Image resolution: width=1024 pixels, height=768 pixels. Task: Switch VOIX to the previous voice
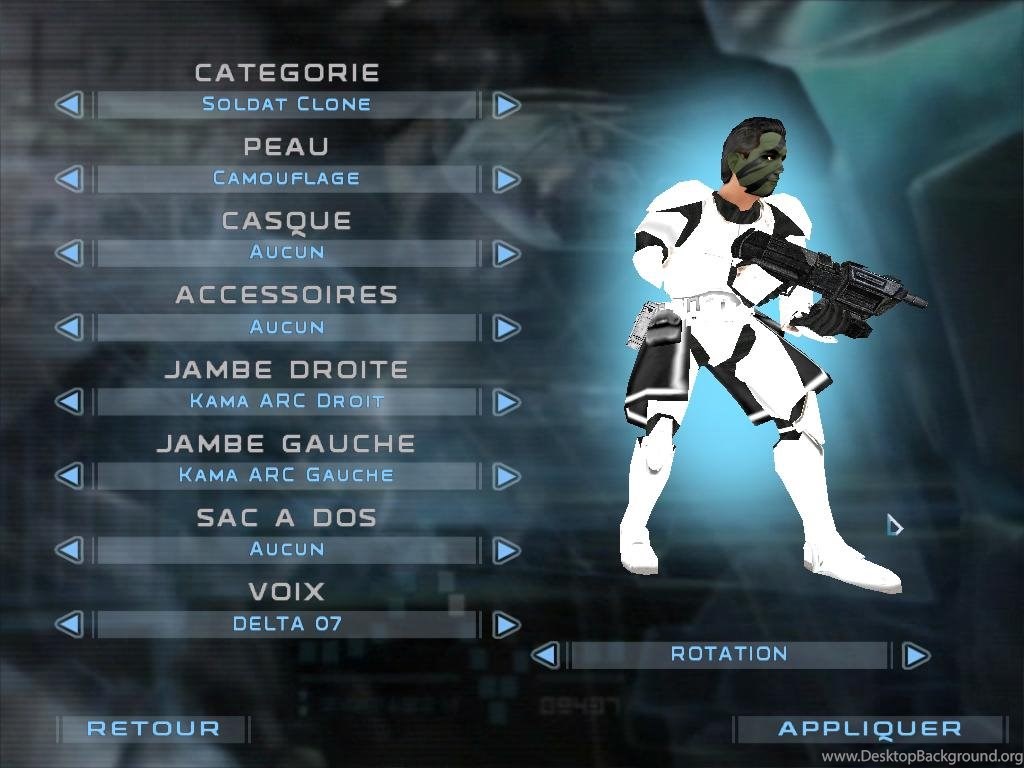pos(68,625)
